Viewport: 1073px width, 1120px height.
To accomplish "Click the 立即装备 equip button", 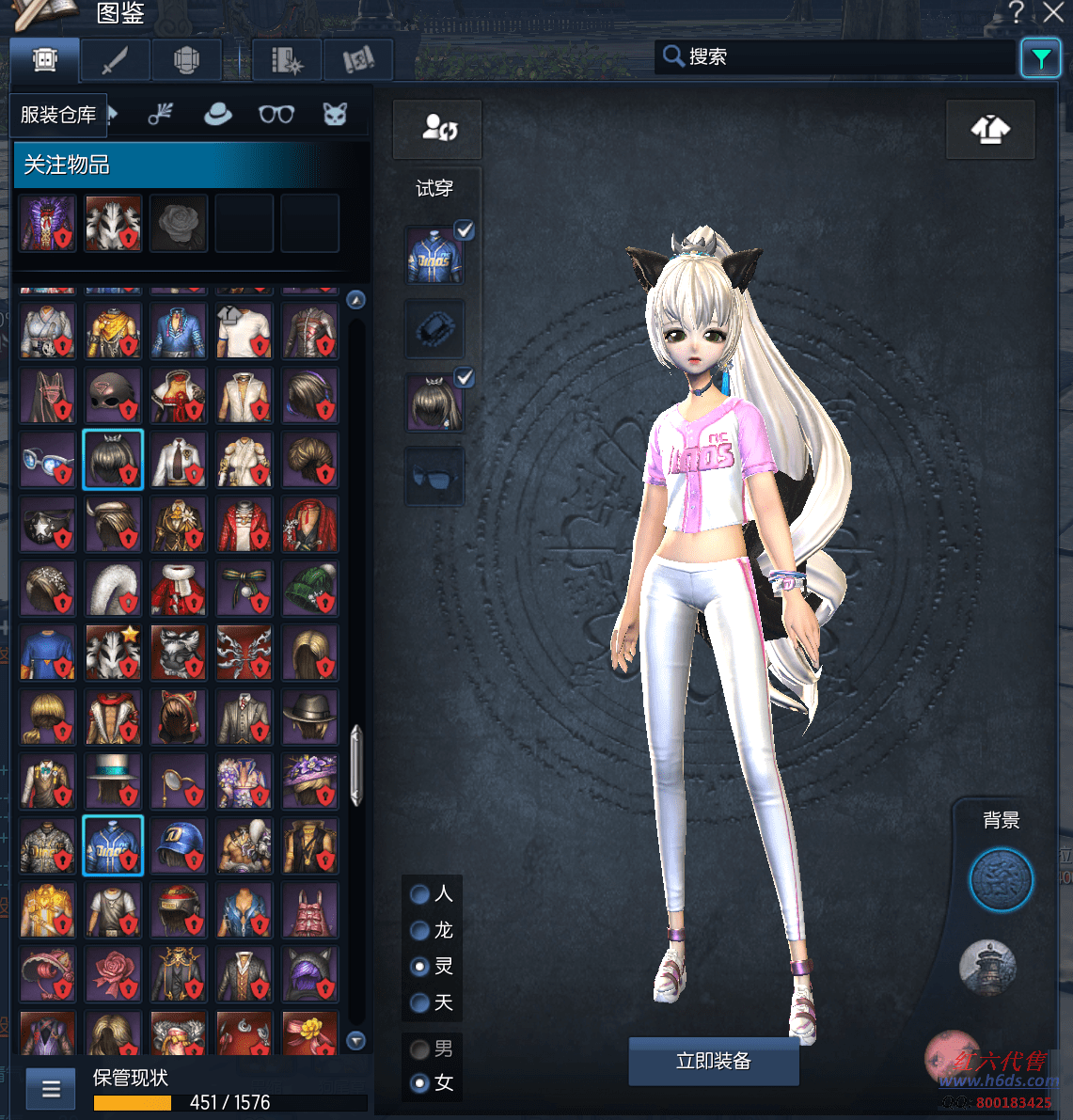I will click(x=714, y=1061).
